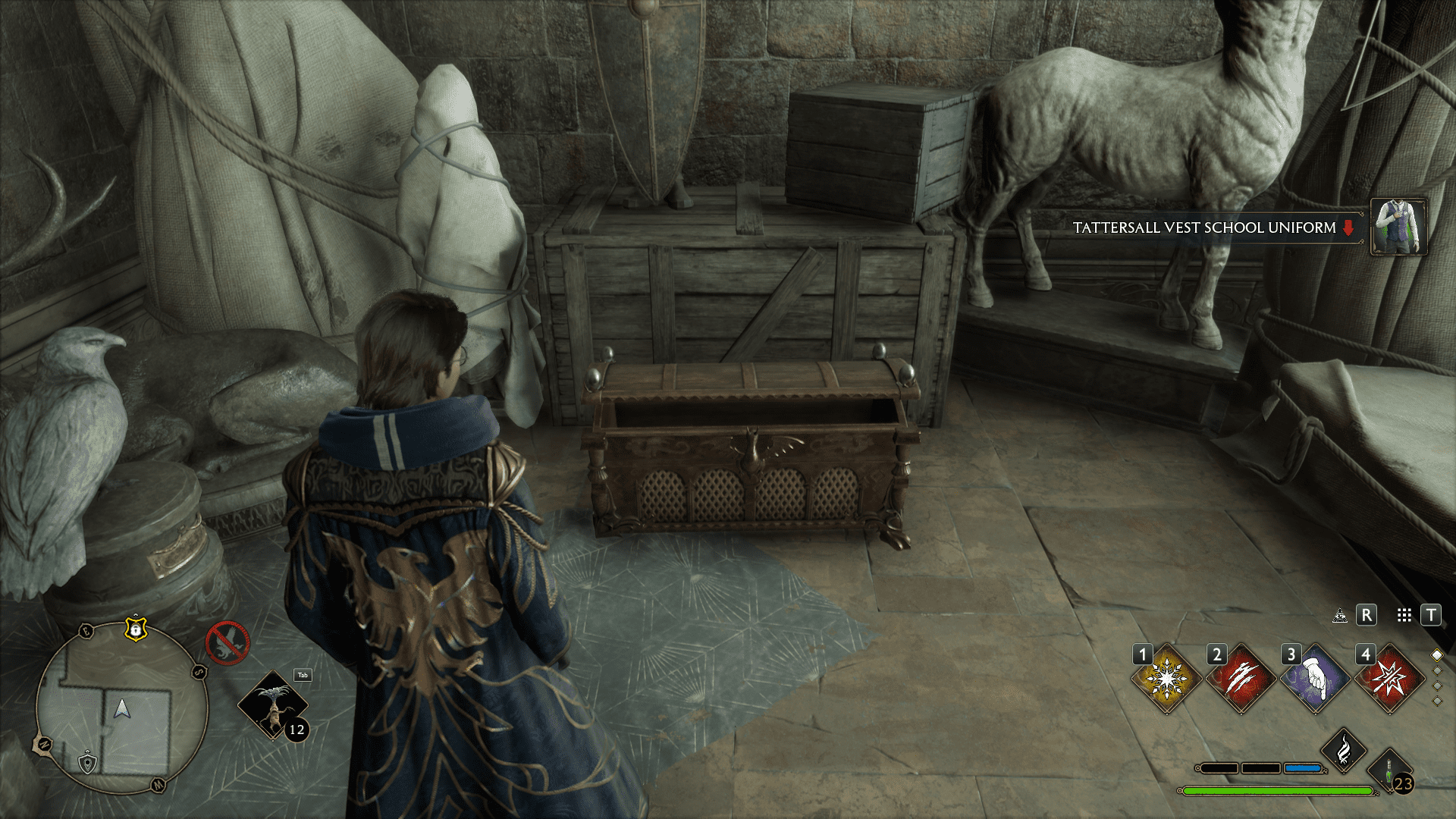Click the highlighted diamond in the spell set column
Image resolution: width=1456 pixels, height=819 pixels.
pyautogui.click(x=1436, y=656)
